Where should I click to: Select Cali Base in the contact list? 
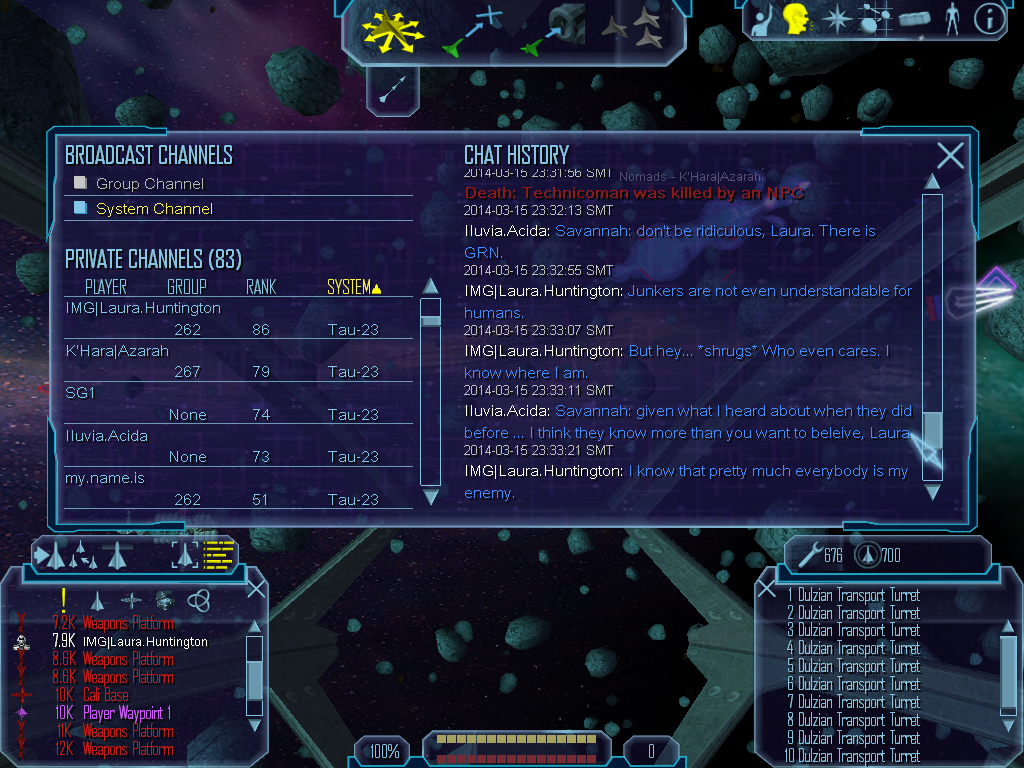coord(105,695)
